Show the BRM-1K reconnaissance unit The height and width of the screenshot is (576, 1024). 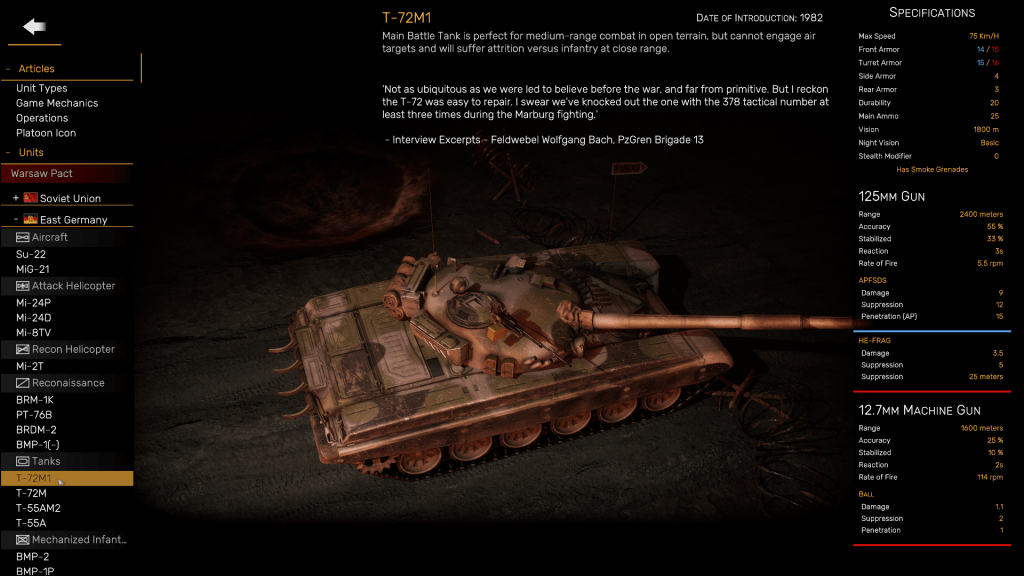pyautogui.click(x=35, y=400)
